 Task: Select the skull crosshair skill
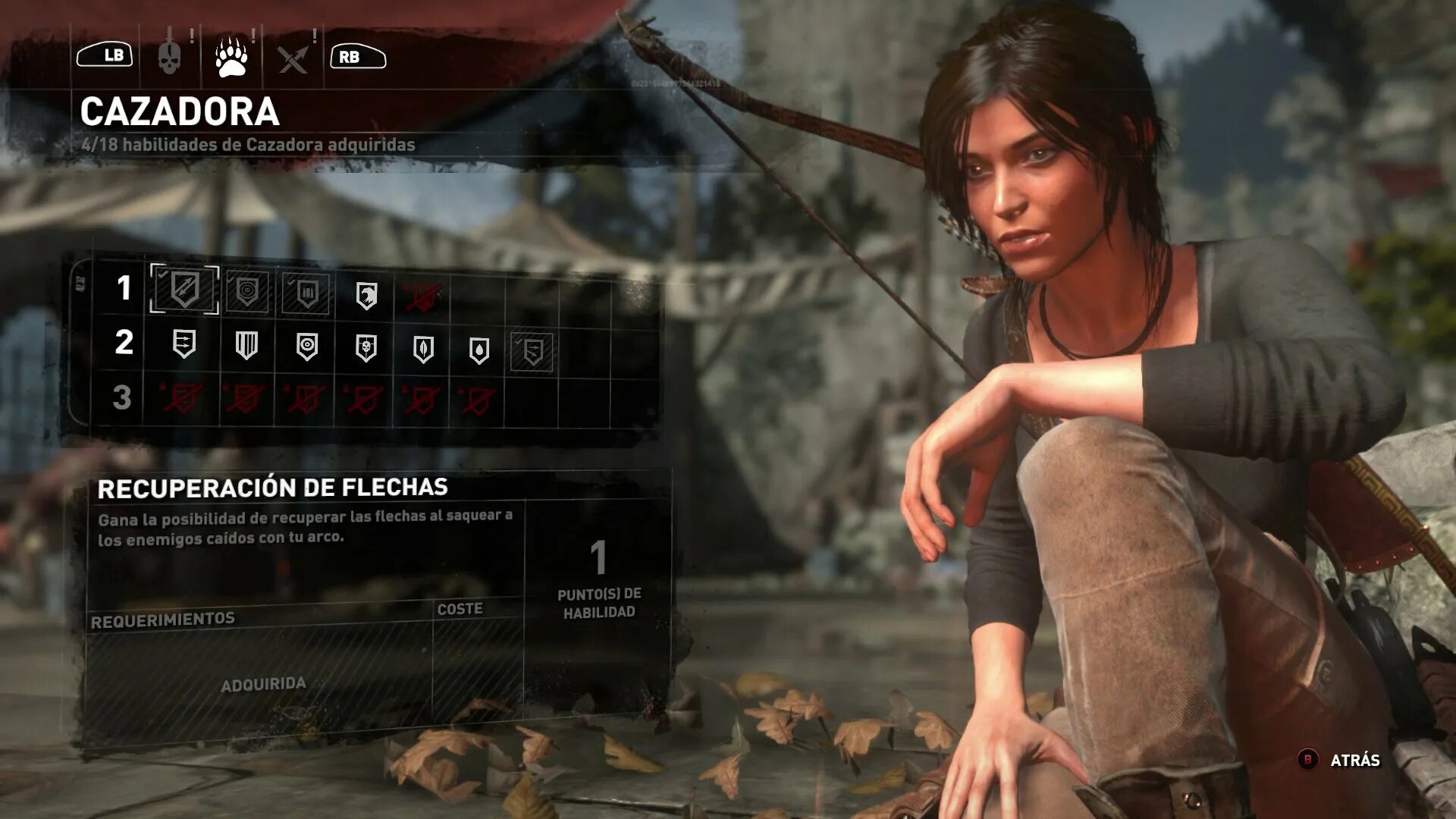pos(366,348)
